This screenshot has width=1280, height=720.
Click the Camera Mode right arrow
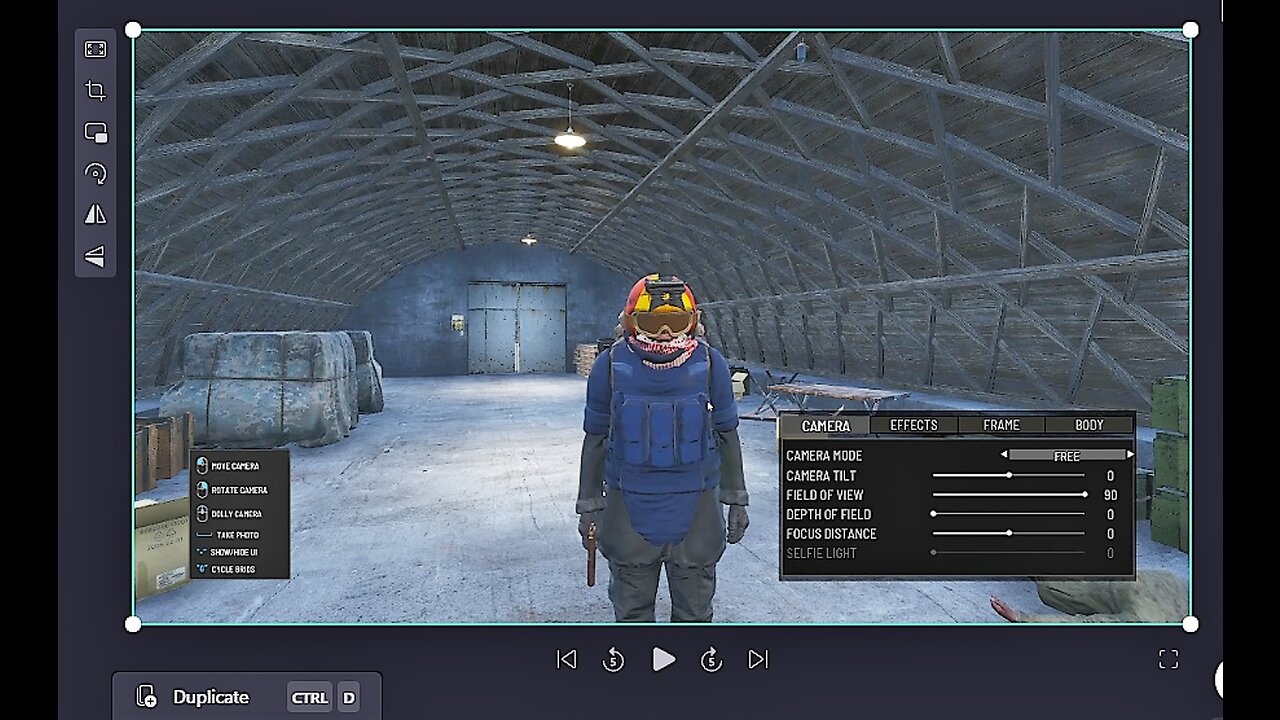(1131, 455)
